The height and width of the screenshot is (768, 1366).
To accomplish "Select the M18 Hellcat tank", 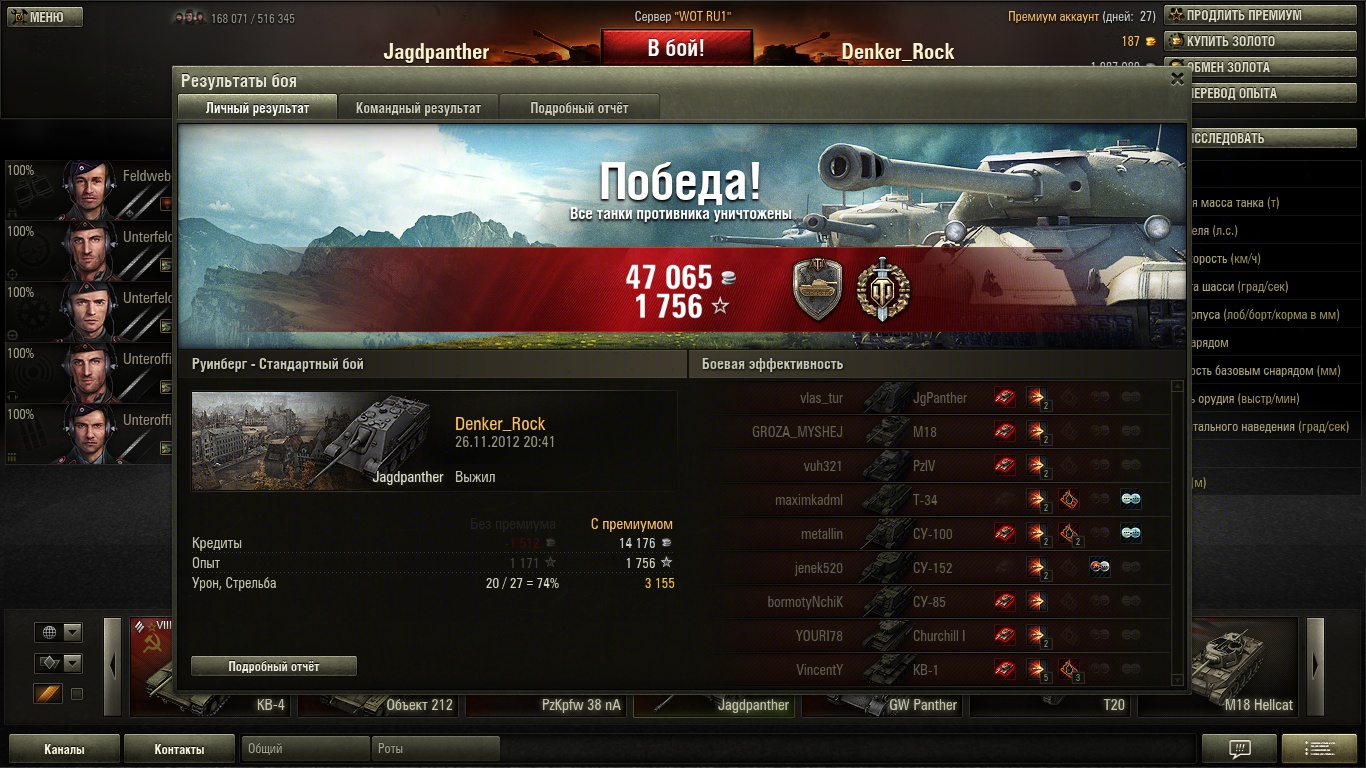I will tap(1220, 704).
